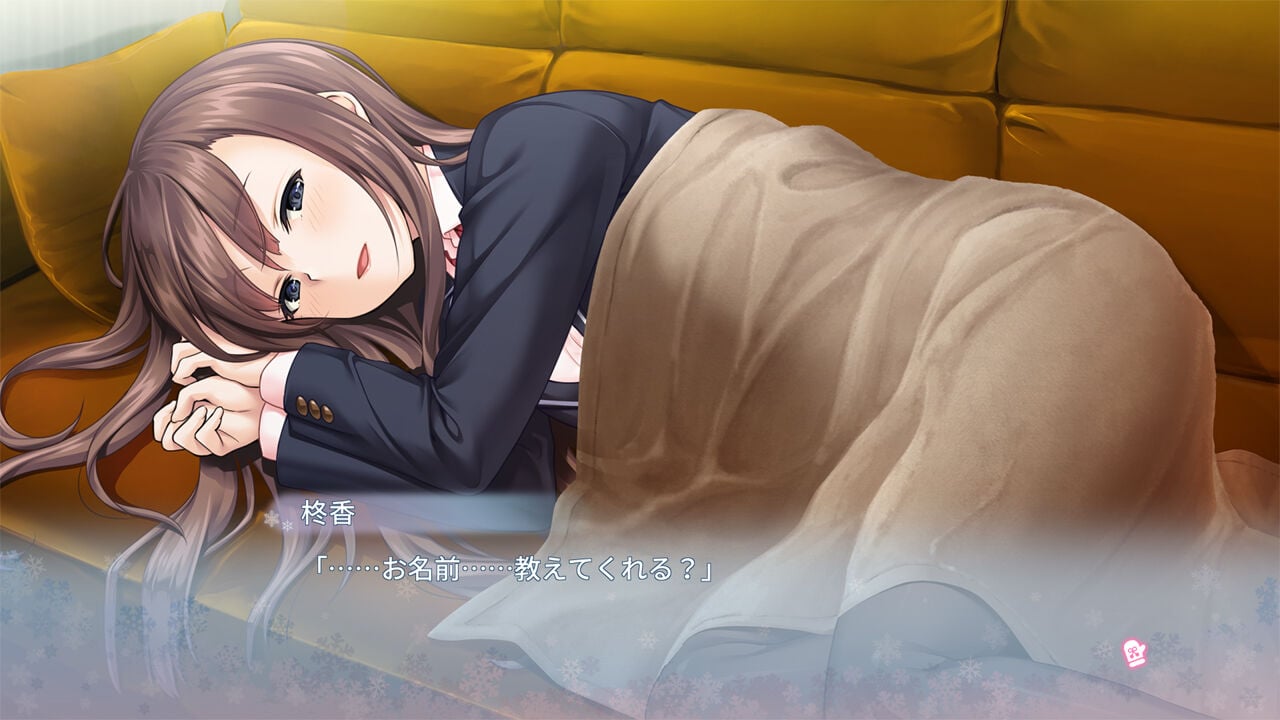This screenshot has width=1280, height=720.
Task: Click the snowflake decoration beside 柊香 name
Action: point(272,520)
